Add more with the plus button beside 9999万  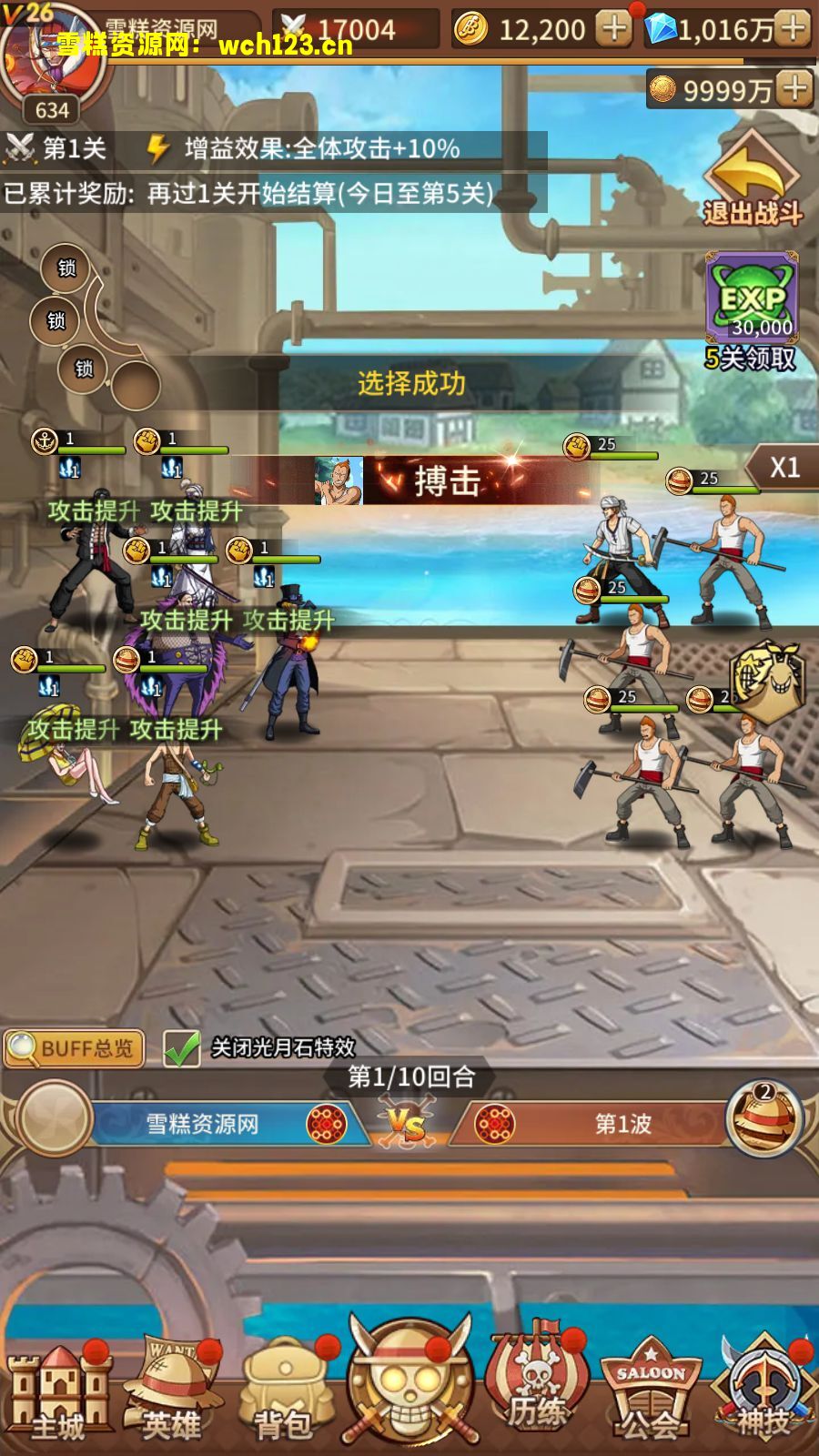[795, 89]
